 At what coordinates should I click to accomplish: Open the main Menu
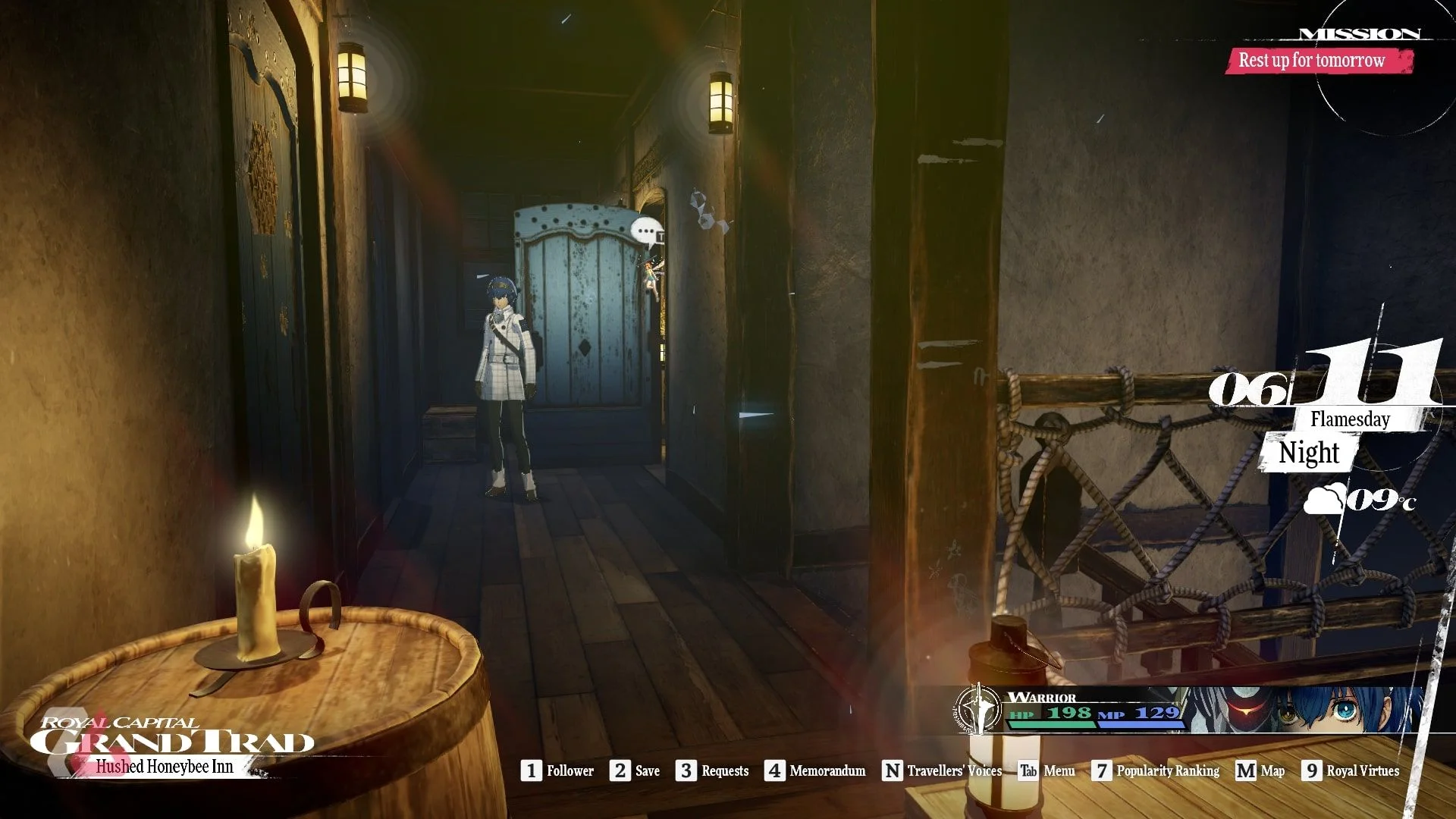coord(1047,770)
